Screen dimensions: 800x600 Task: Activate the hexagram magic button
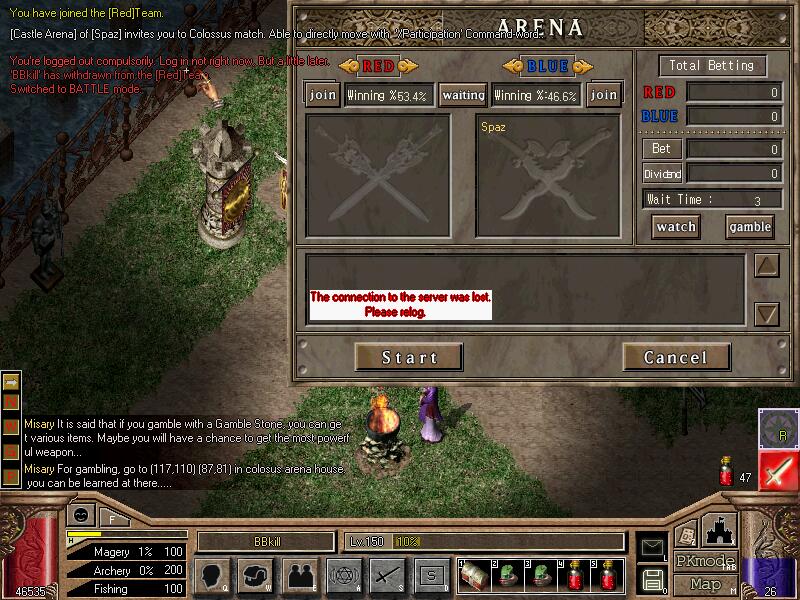pos(343,575)
